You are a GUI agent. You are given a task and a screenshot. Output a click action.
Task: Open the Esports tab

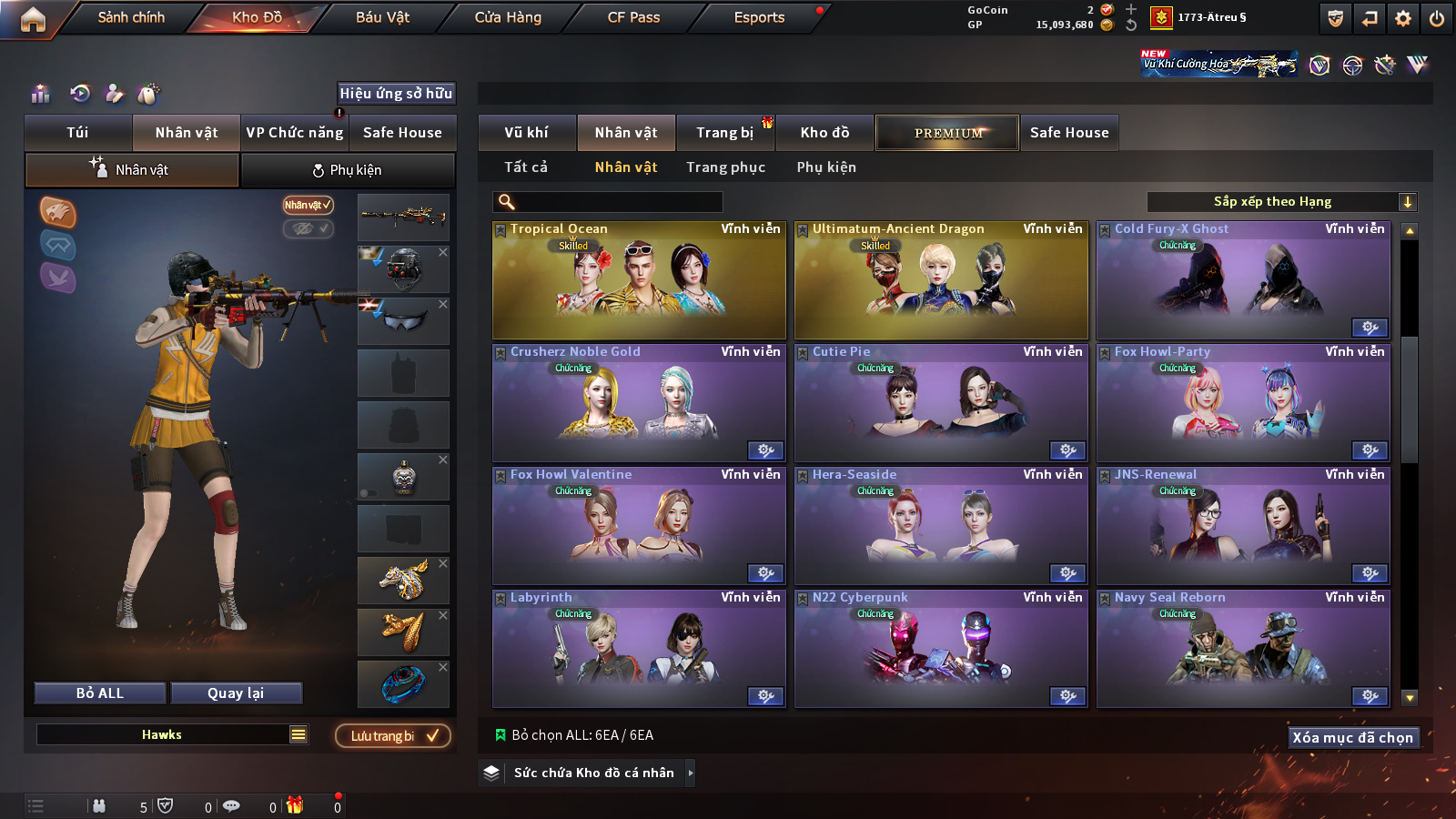tap(759, 17)
